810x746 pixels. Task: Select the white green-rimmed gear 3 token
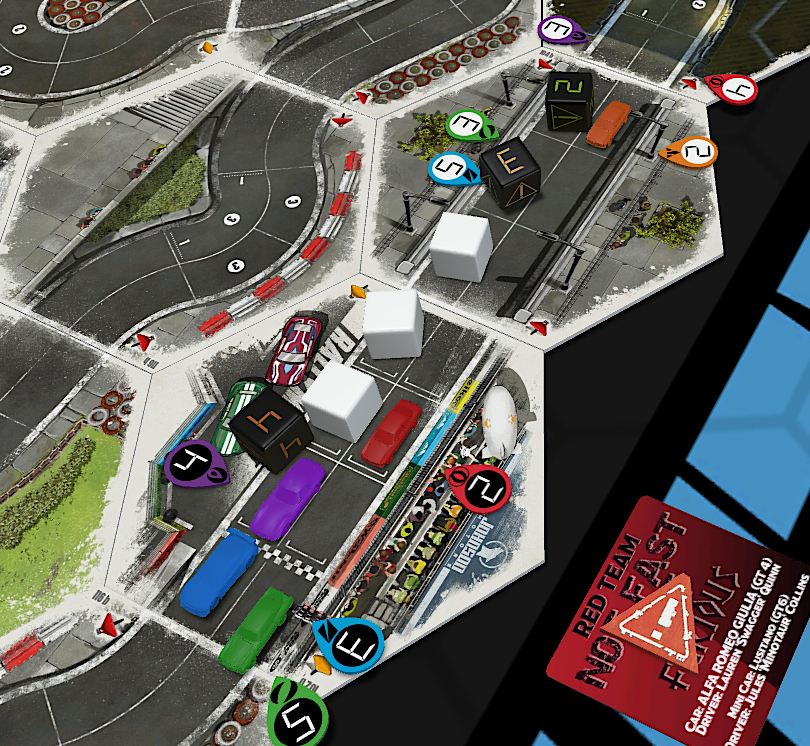pyautogui.click(x=465, y=125)
